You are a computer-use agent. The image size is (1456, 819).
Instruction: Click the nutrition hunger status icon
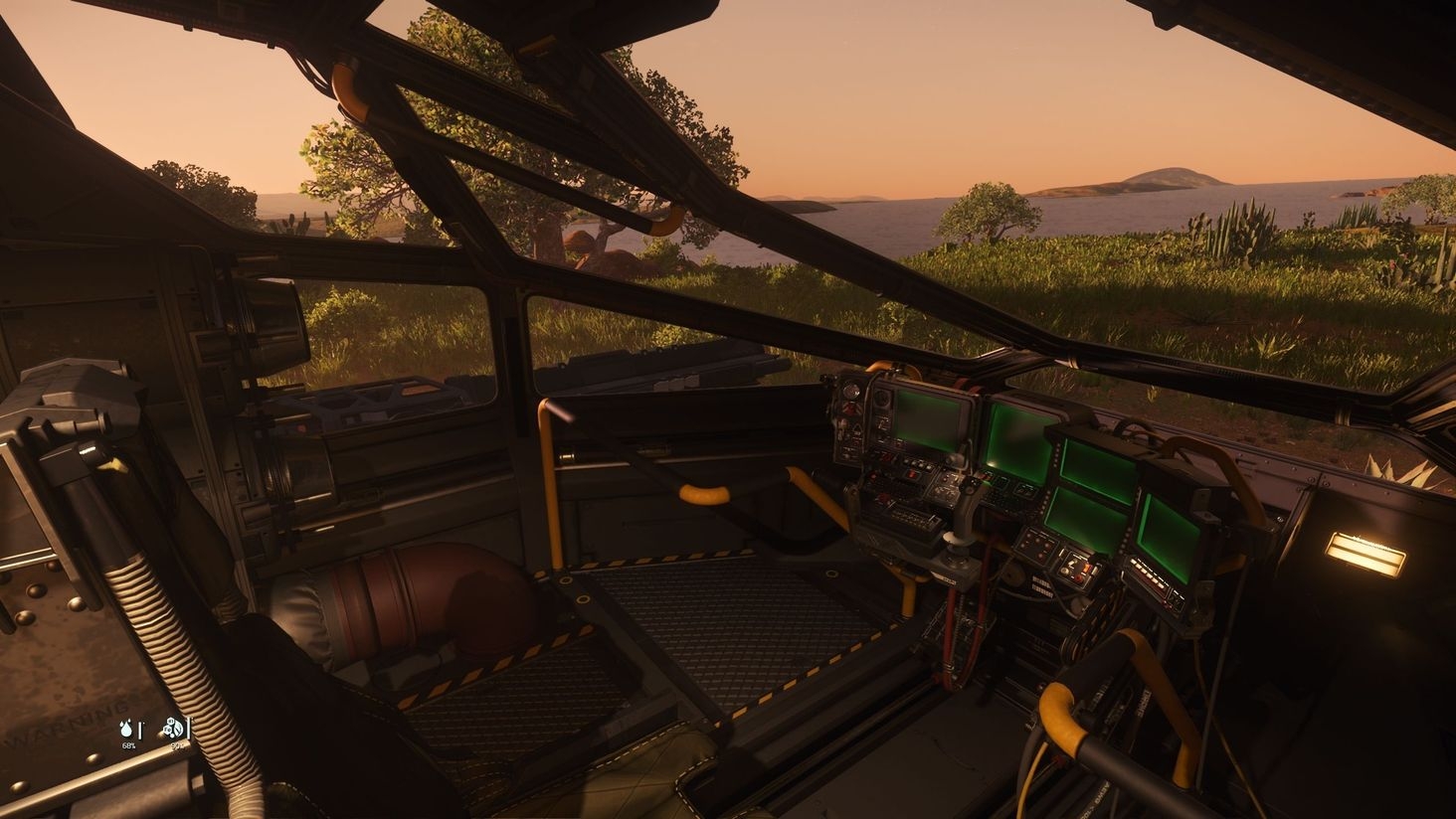coord(175,729)
